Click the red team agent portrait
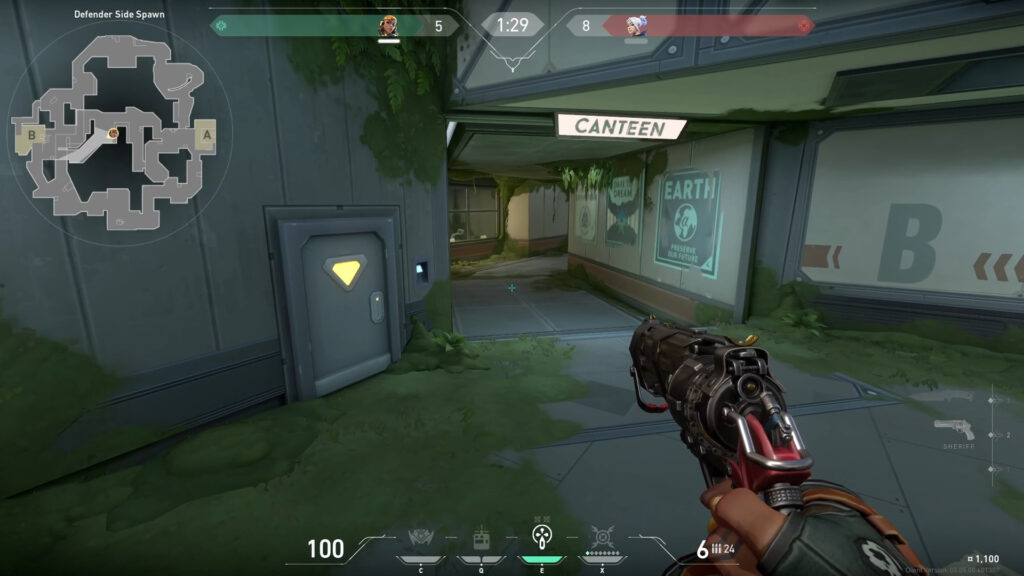The image size is (1024, 576). click(636, 26)
